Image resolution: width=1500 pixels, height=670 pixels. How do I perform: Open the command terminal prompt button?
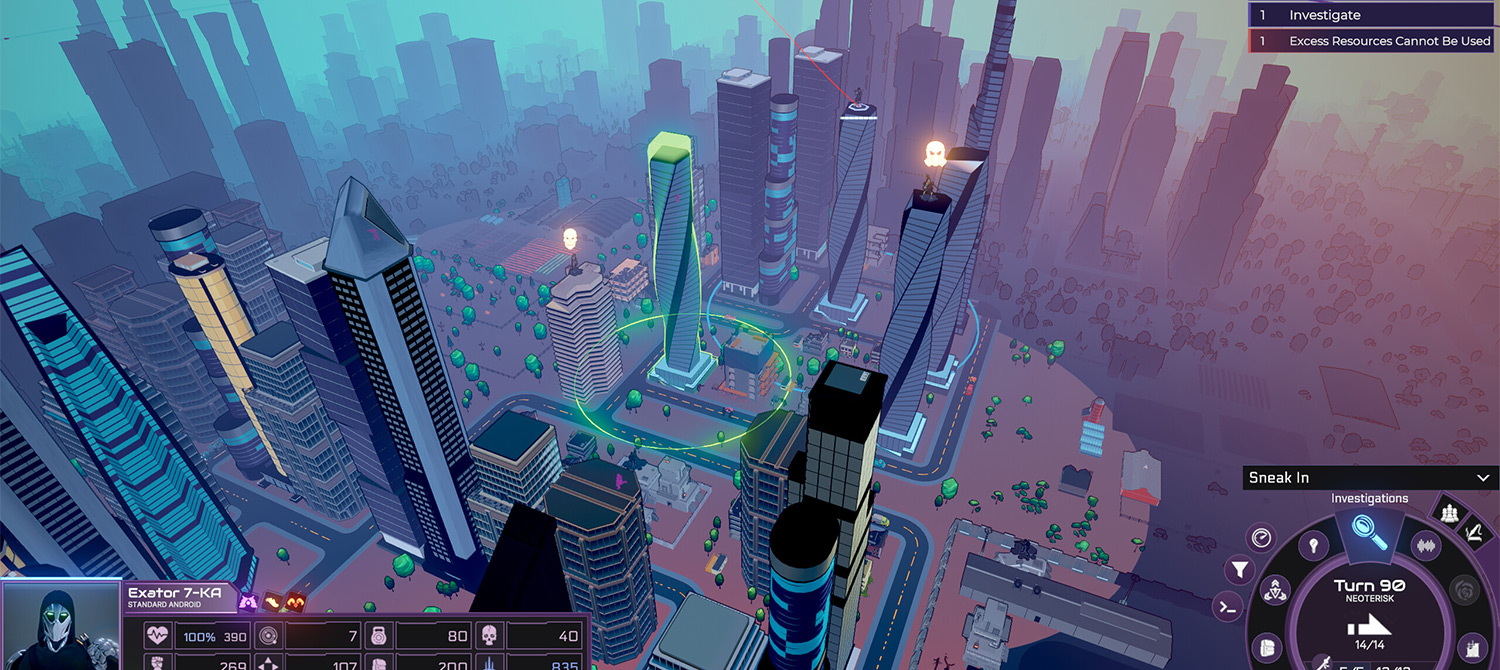(1227, 606)
